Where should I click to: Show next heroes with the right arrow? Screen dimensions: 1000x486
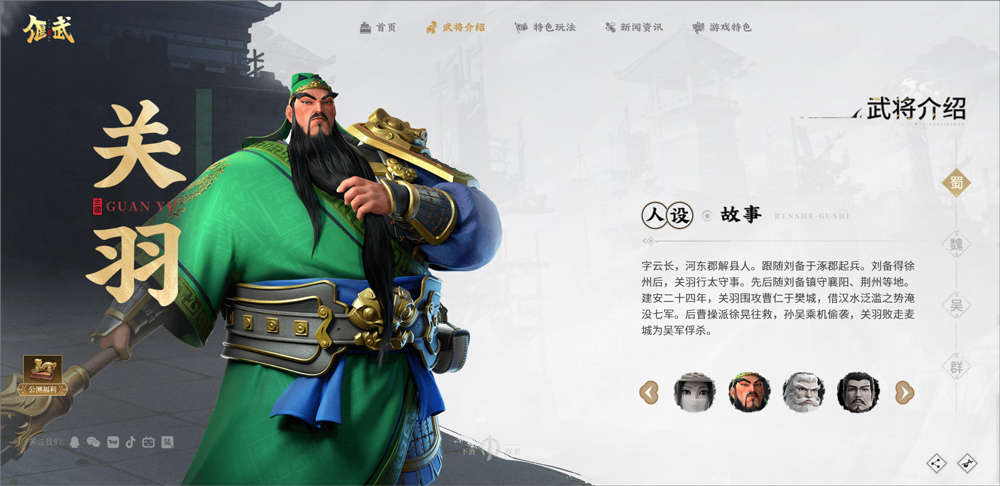pos(904,392)
